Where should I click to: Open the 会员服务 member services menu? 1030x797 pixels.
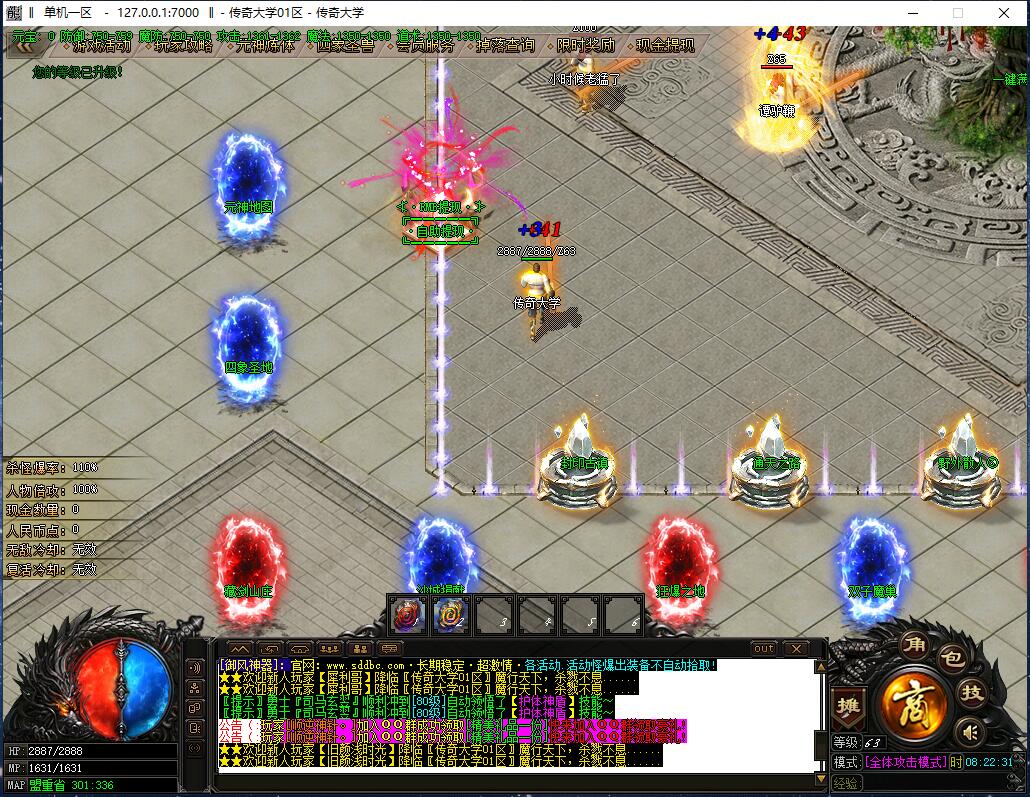pyautogui.click(x=425, y=46)
